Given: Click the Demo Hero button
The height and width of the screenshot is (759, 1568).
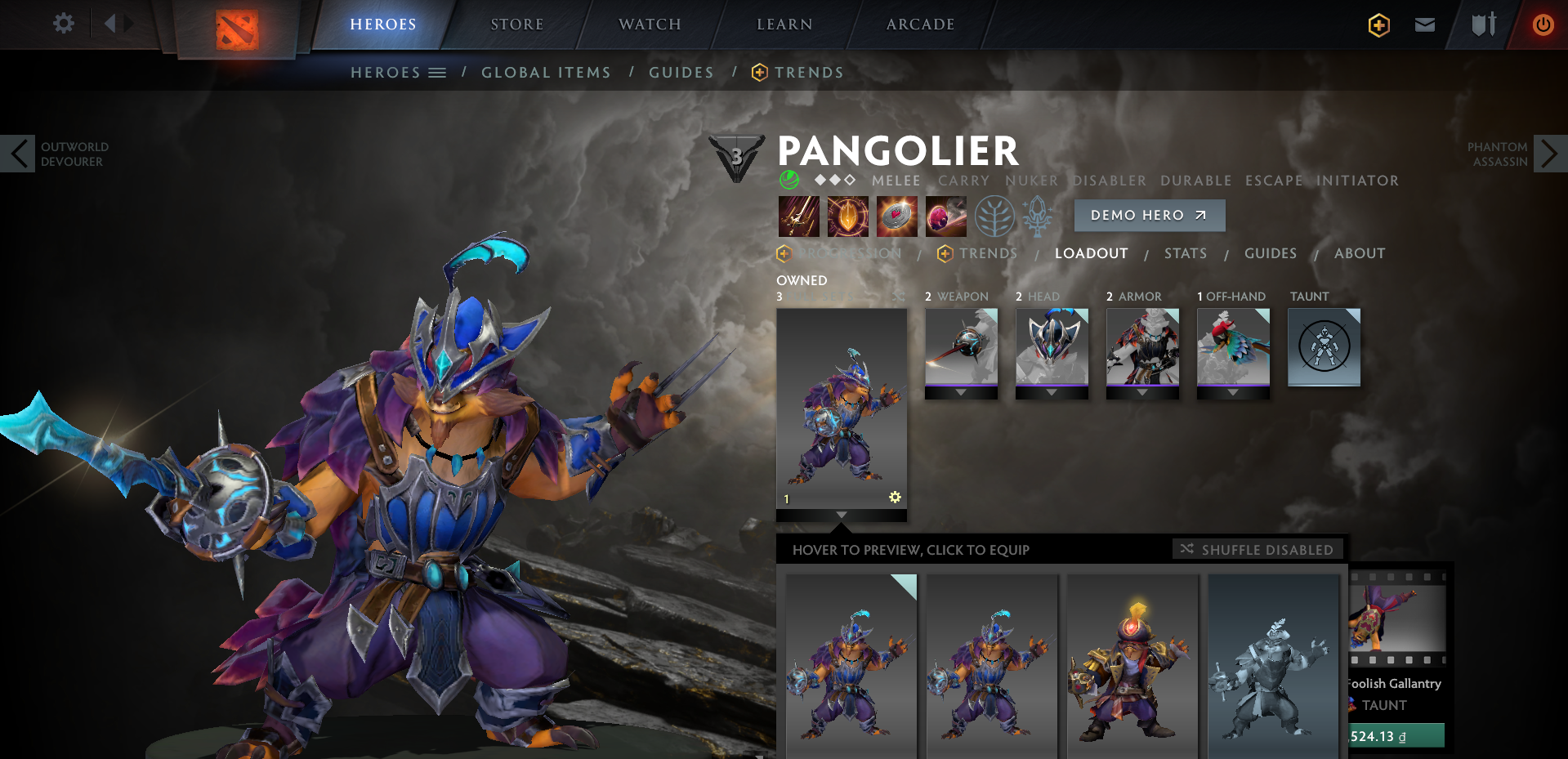Looking at the screenshot, I should pos(1149,215).
